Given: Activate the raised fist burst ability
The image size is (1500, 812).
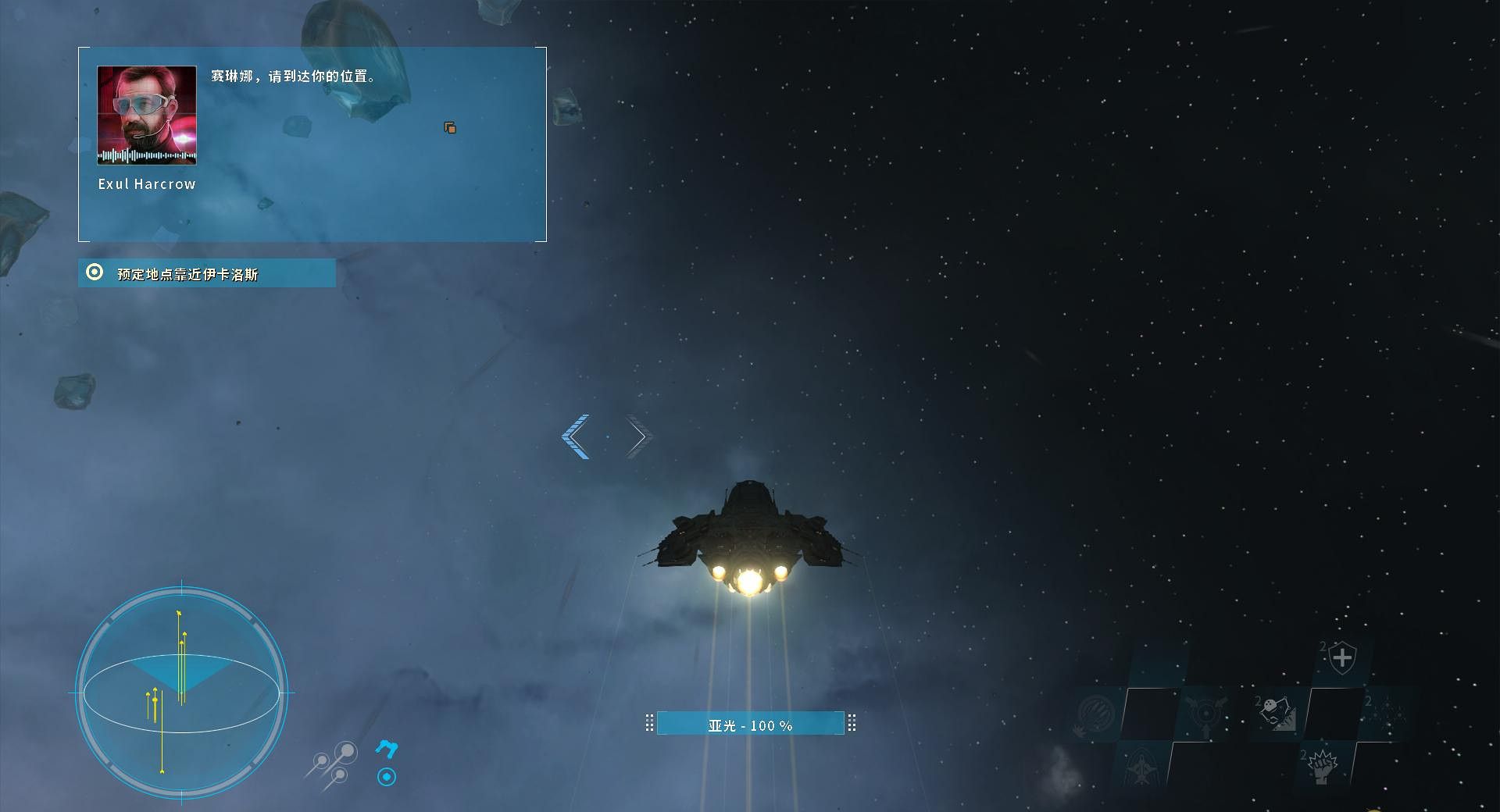Looking at the screenshot, I should click(1321, 765).
